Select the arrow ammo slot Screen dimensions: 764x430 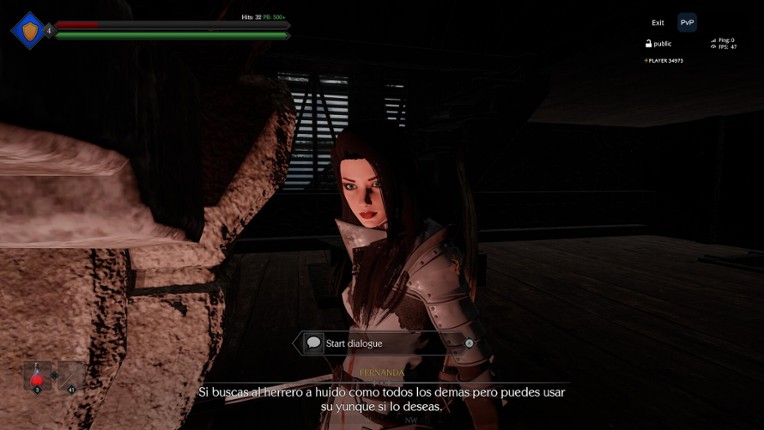(x=71, y=377)
